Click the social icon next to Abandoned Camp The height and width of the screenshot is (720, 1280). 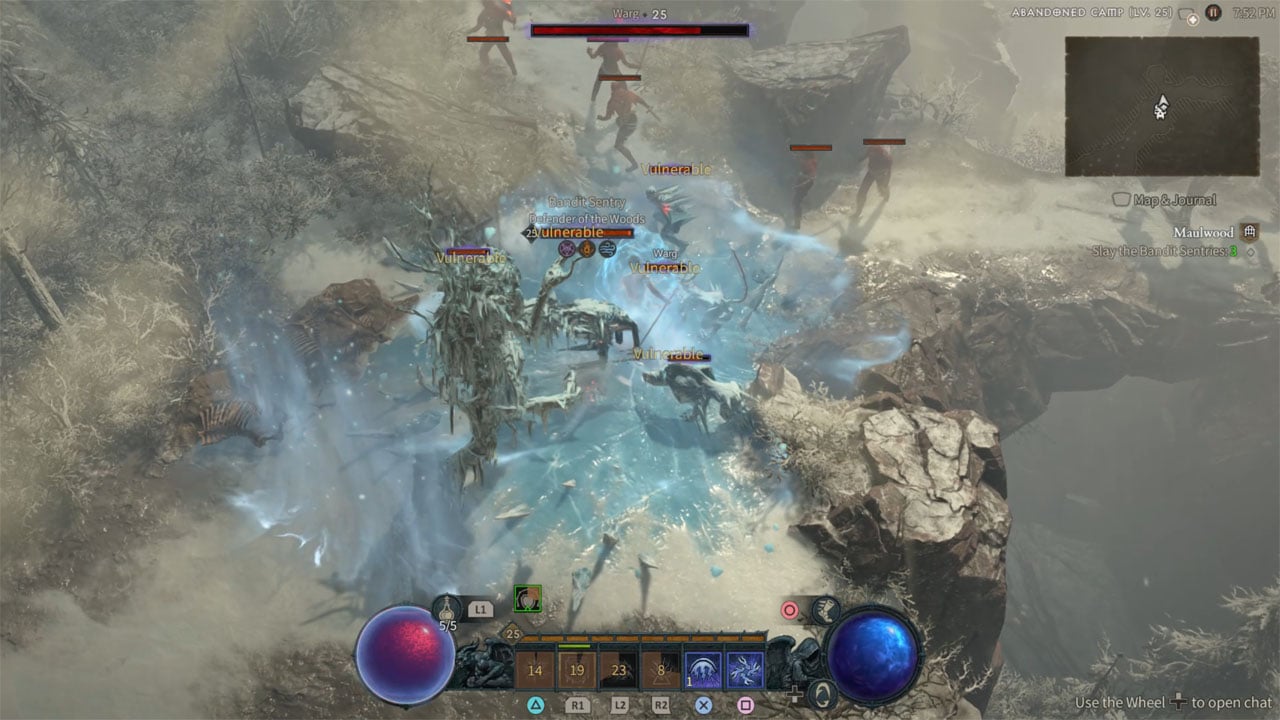pos(1188,14)
